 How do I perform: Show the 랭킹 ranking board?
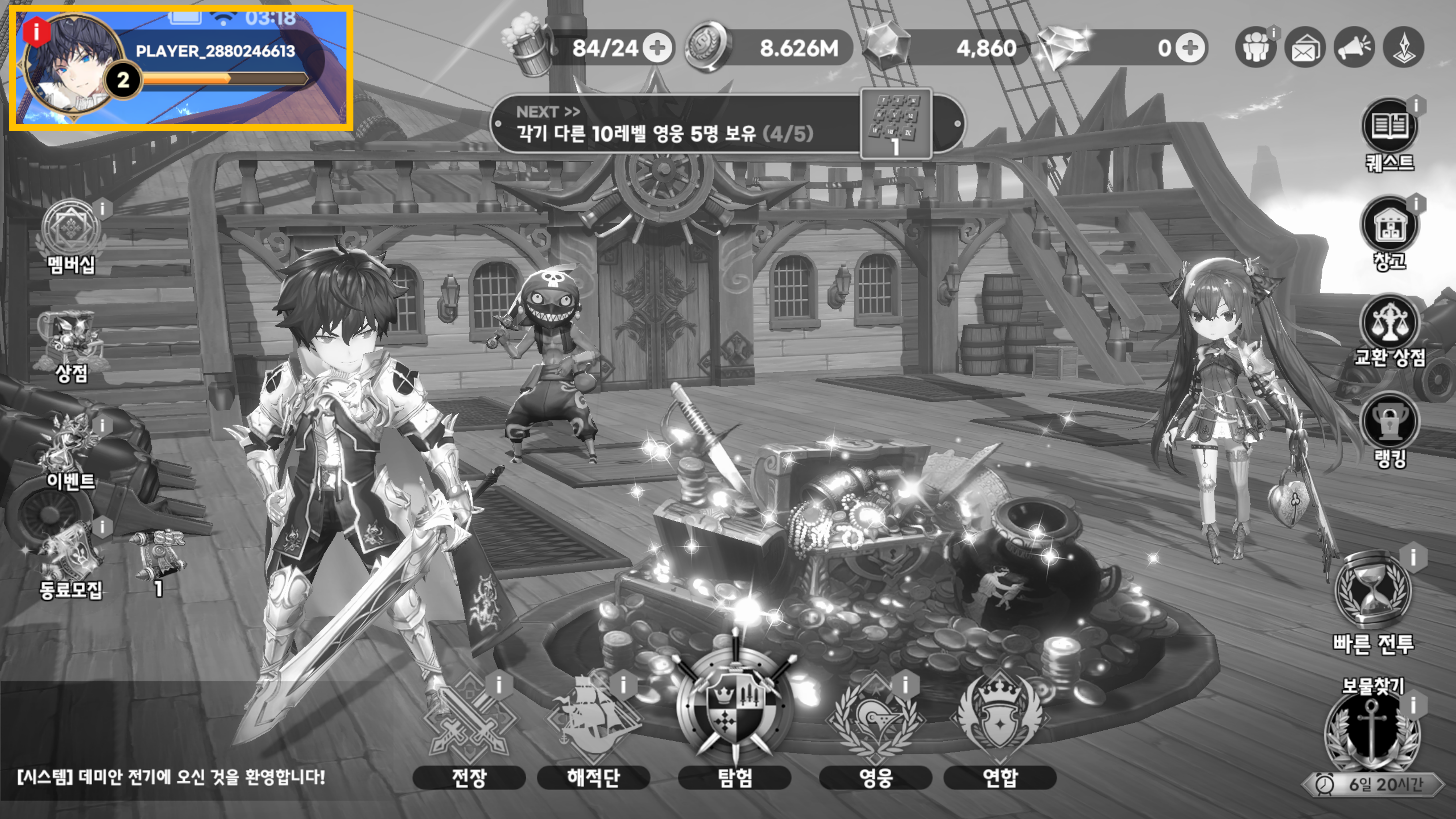(x=1390, y=430)
